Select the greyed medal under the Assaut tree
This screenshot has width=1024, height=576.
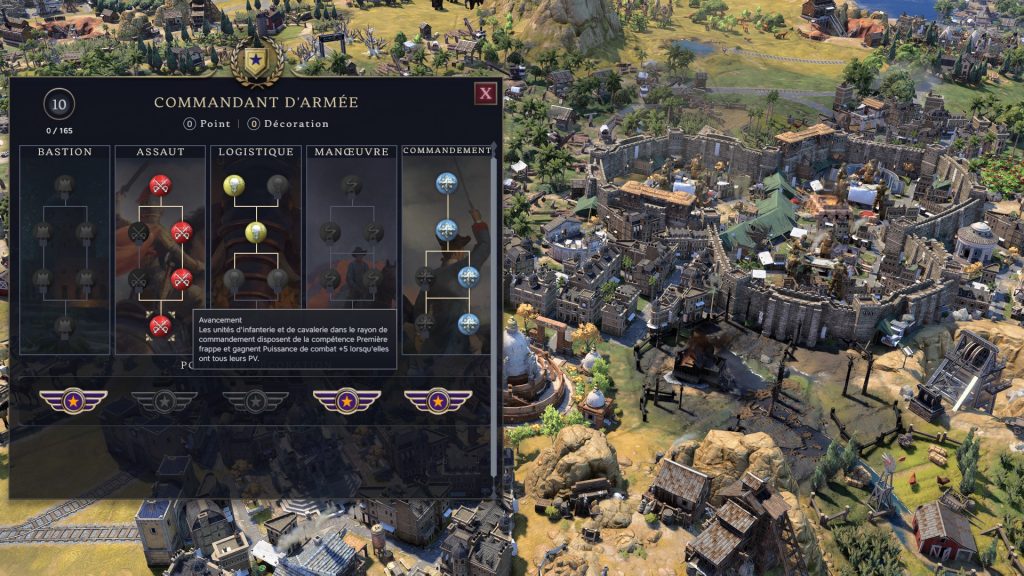pyautogui.click(x=164, y=401)
